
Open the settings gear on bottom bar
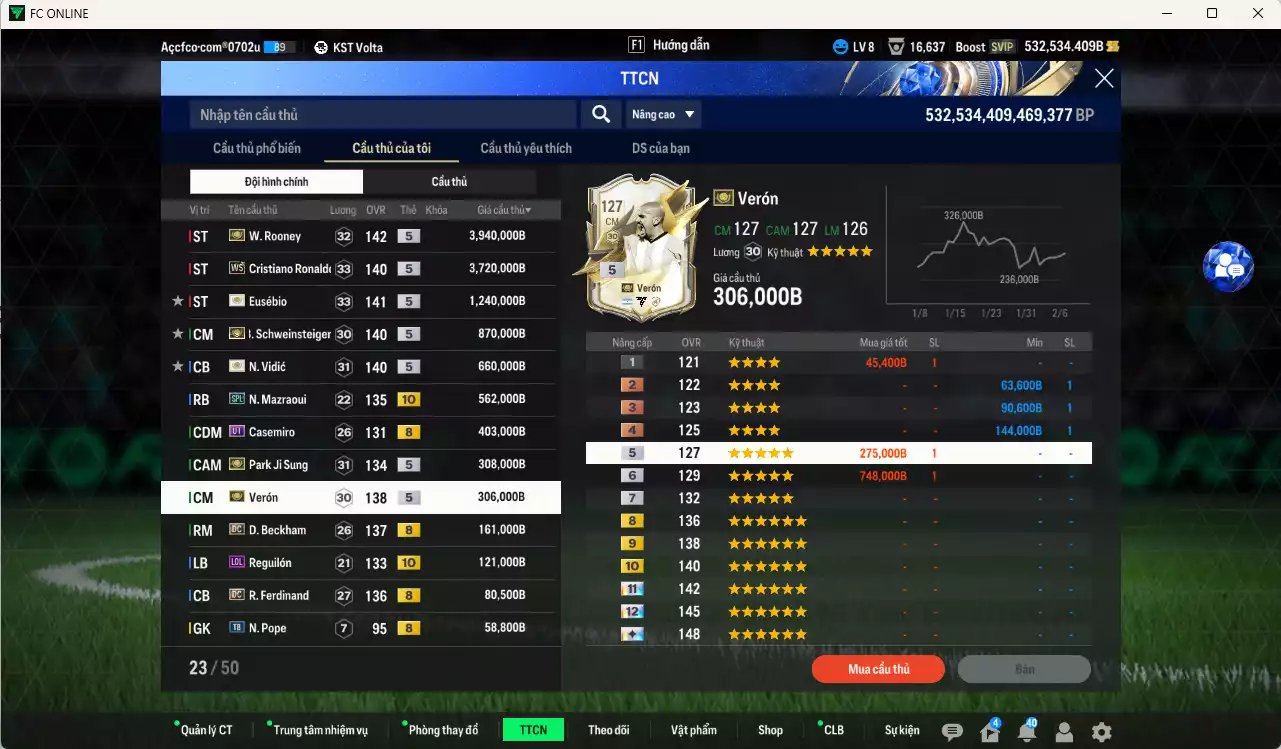[x=1100, y=732]
